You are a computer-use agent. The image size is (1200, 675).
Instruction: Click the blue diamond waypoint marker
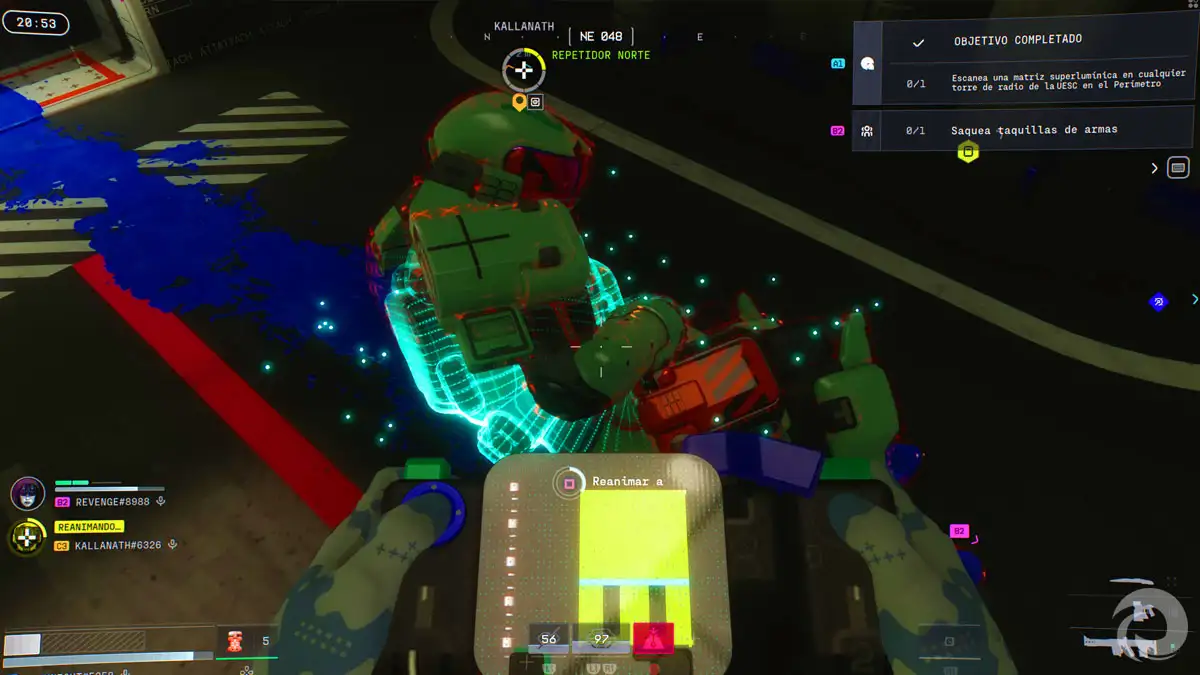click(1158, 301)
